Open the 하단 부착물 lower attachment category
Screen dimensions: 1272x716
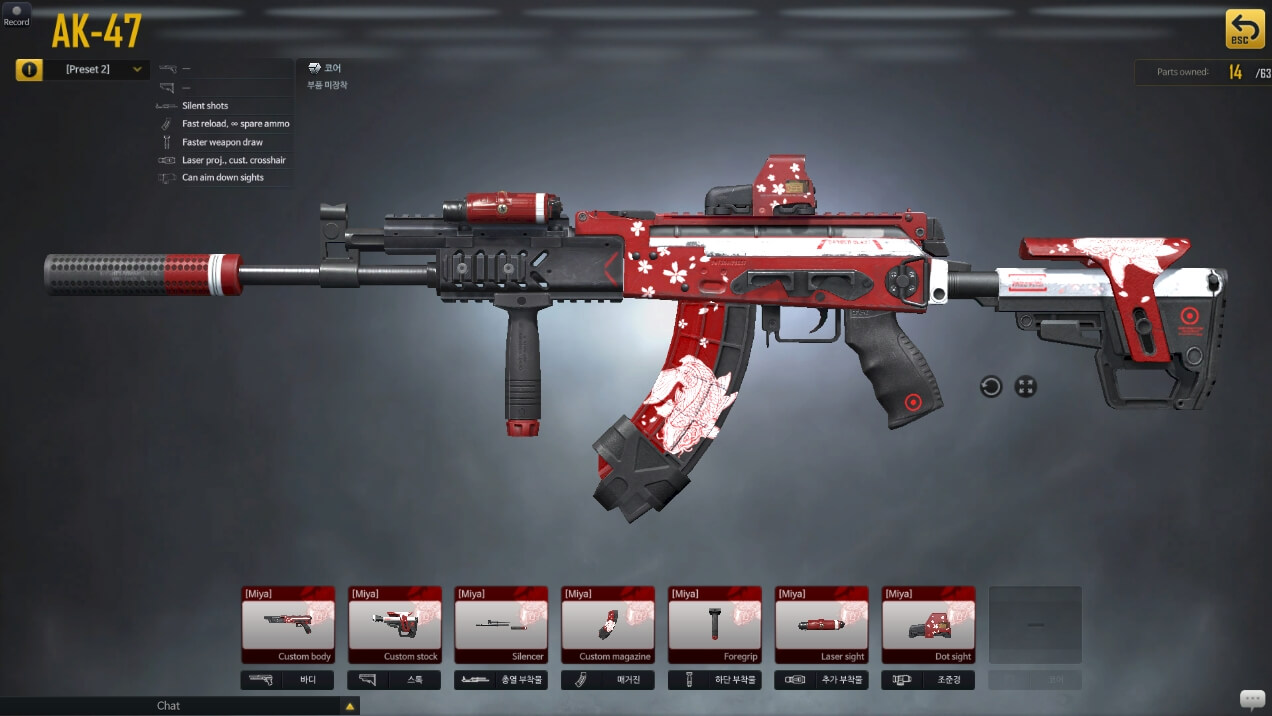click(x=715, y=680)
